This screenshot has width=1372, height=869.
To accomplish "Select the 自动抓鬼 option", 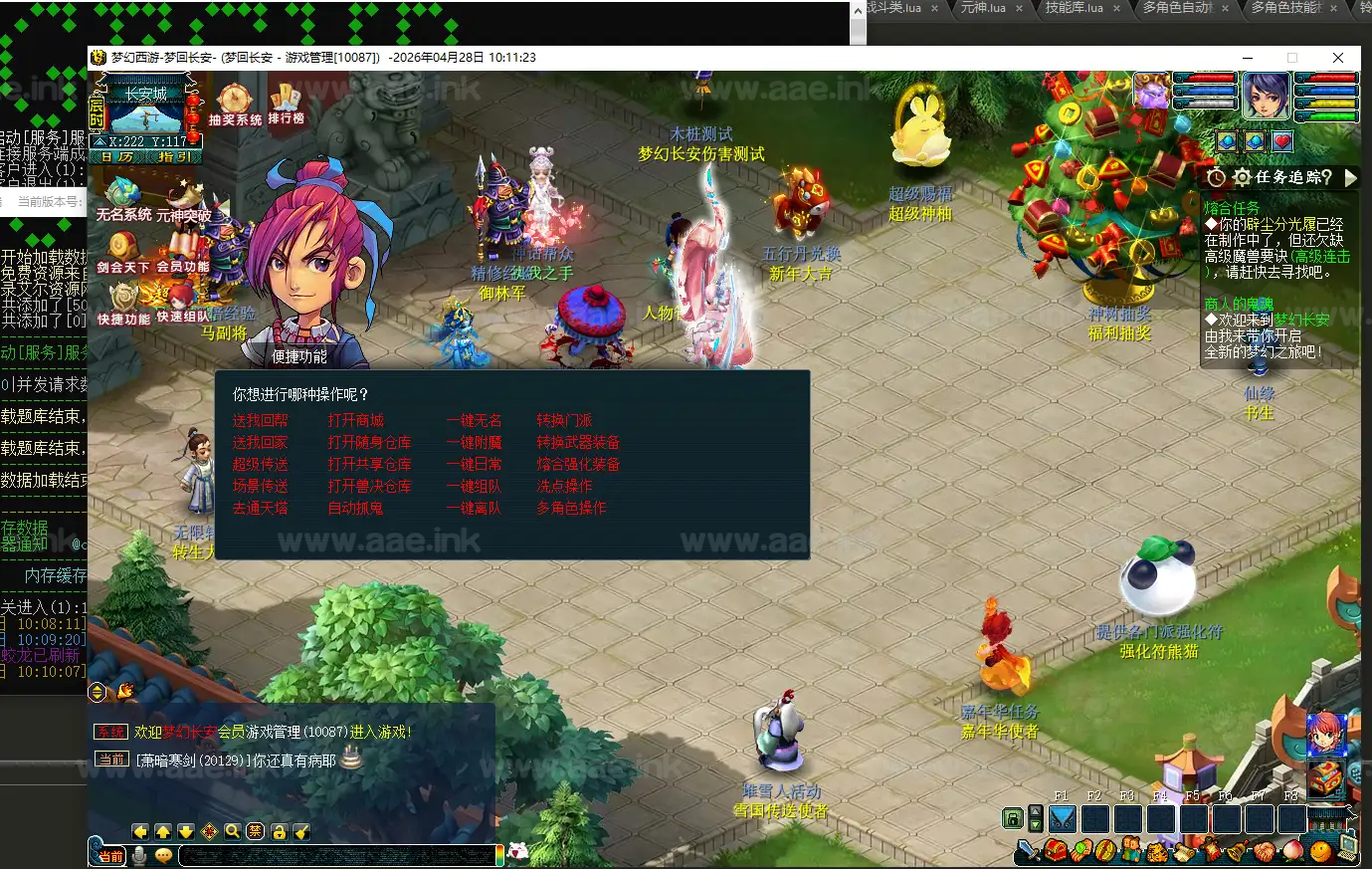I will [x=355, y=508].
